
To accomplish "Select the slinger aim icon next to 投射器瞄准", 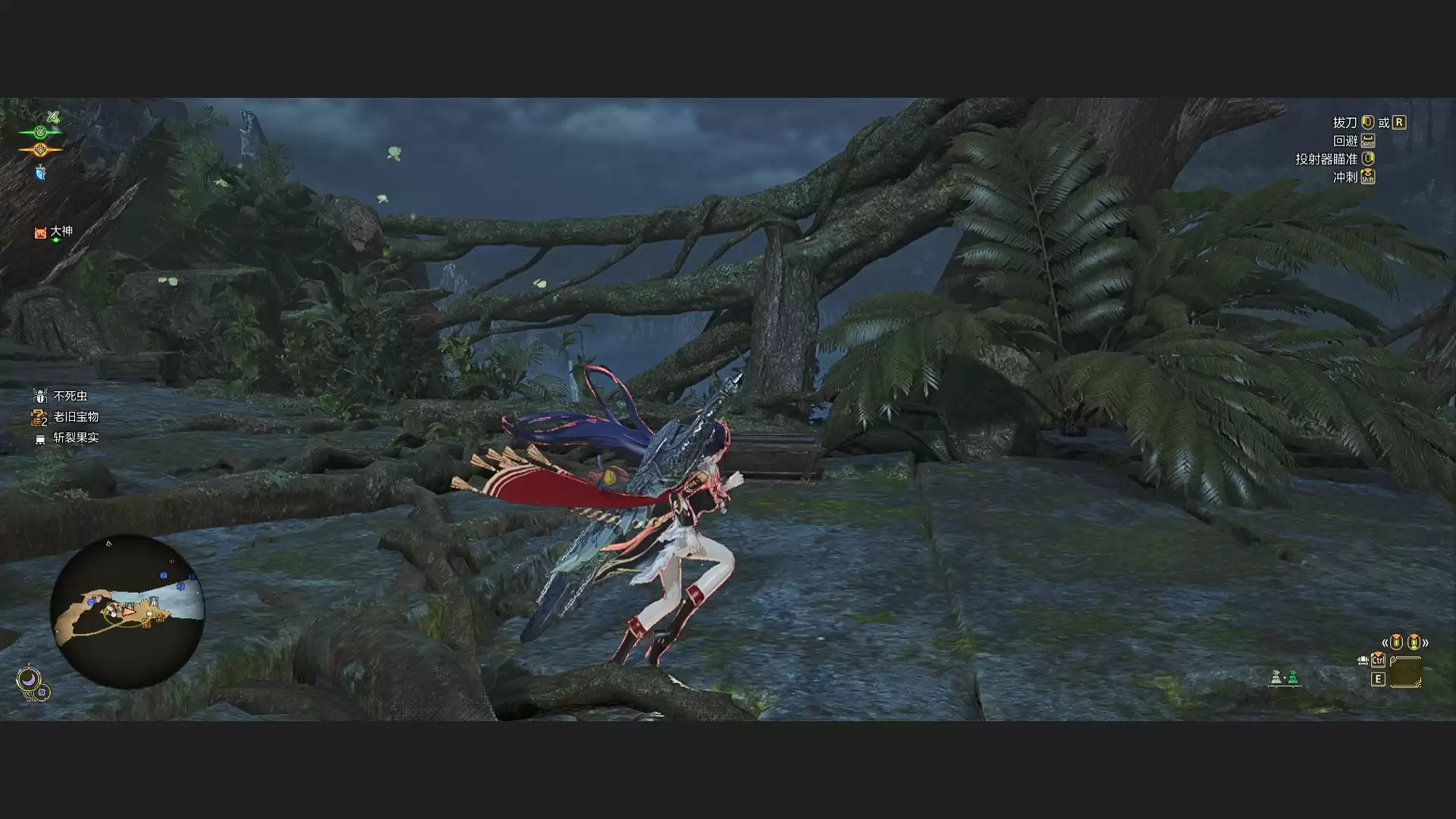I will coord(1369,160).
